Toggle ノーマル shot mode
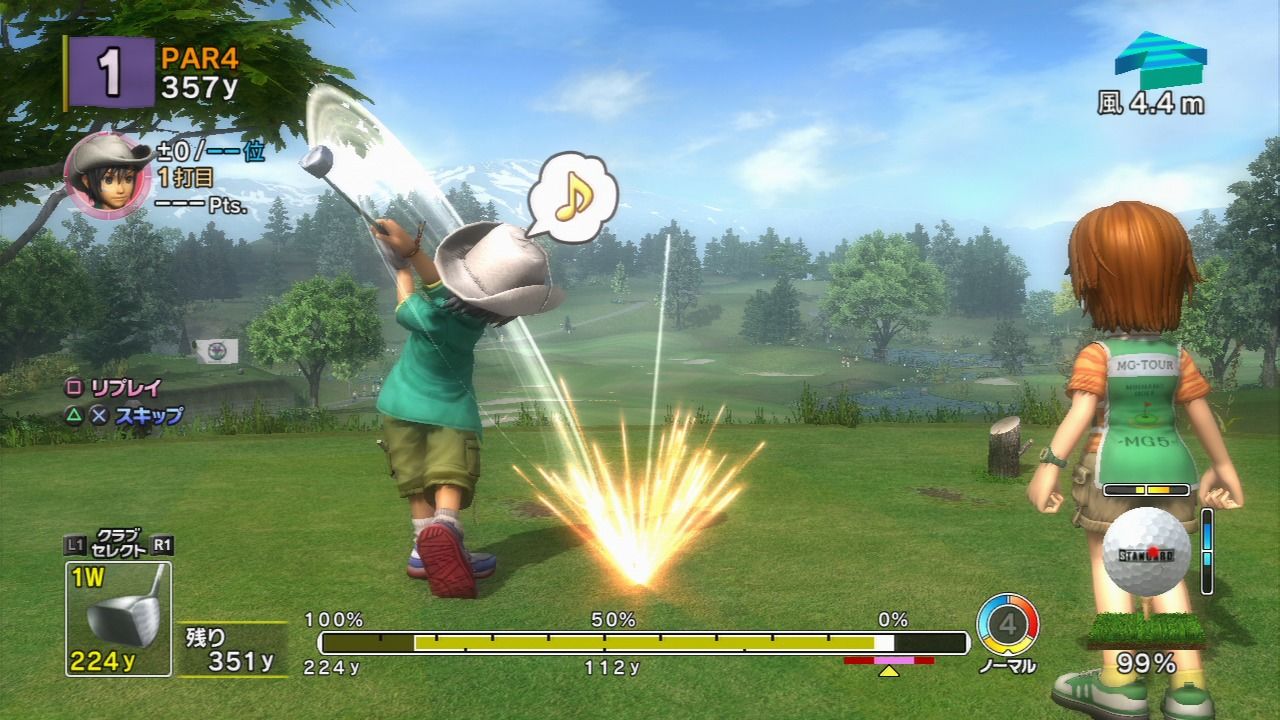The height and width of the screenshot is (720, 1280). point(1008,666)
